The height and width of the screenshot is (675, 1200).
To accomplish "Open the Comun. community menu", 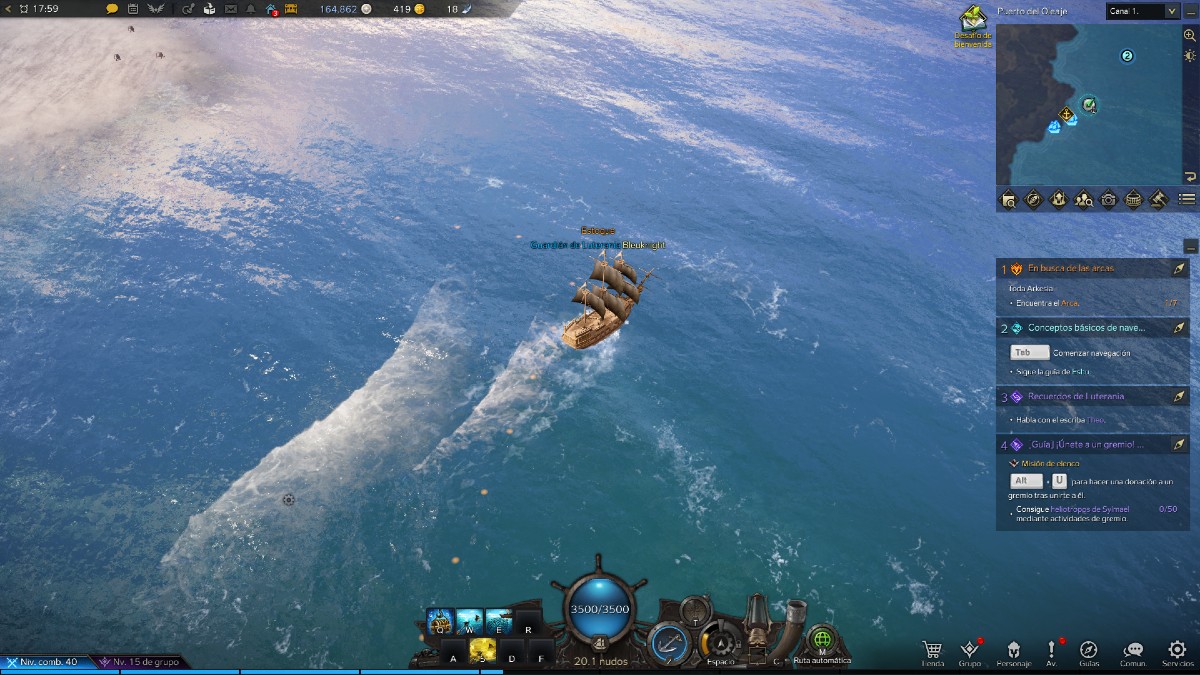I will [x=1133, y=651].
